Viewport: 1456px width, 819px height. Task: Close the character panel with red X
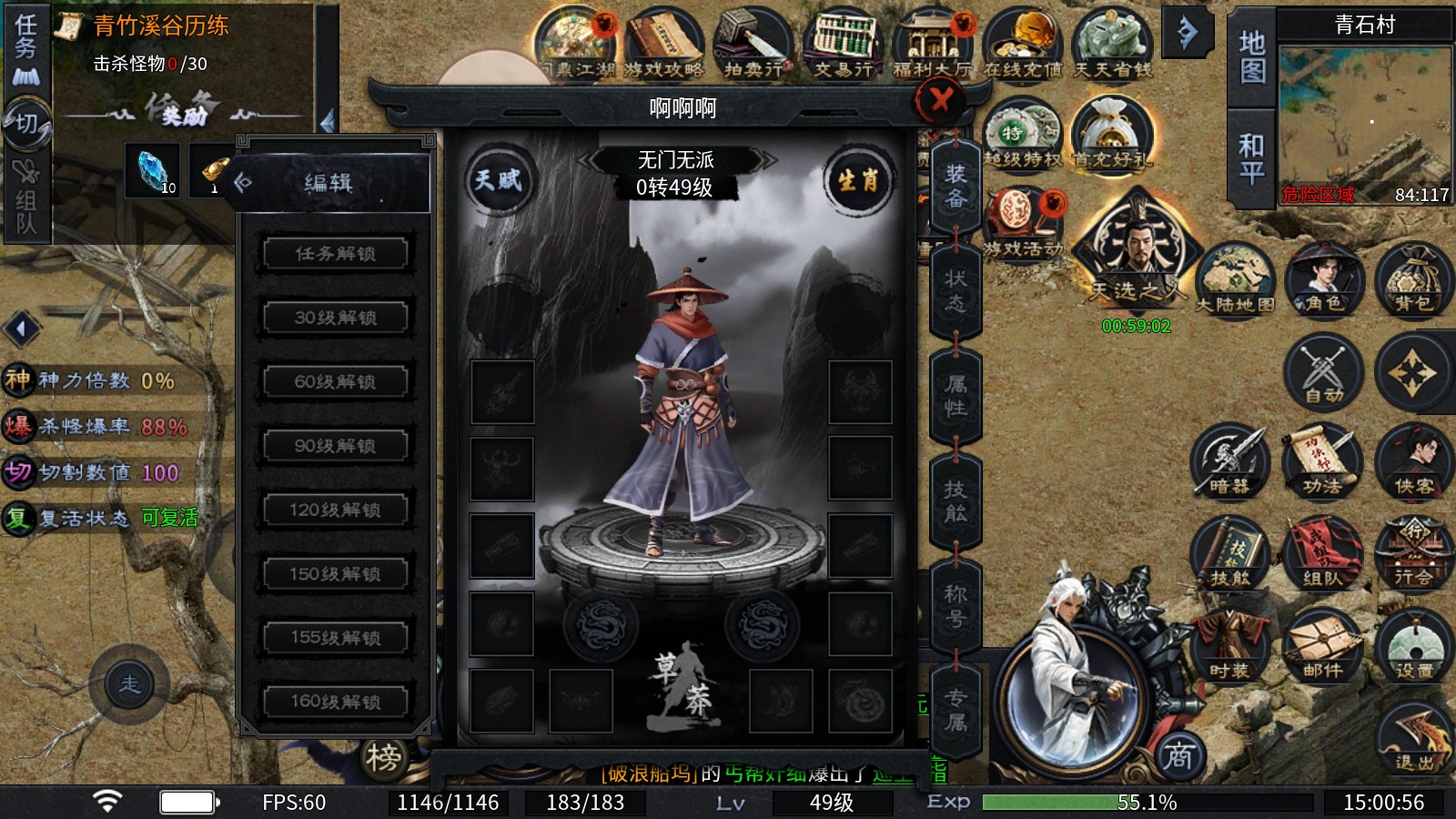pyautogui.click(x=940, y=99)
